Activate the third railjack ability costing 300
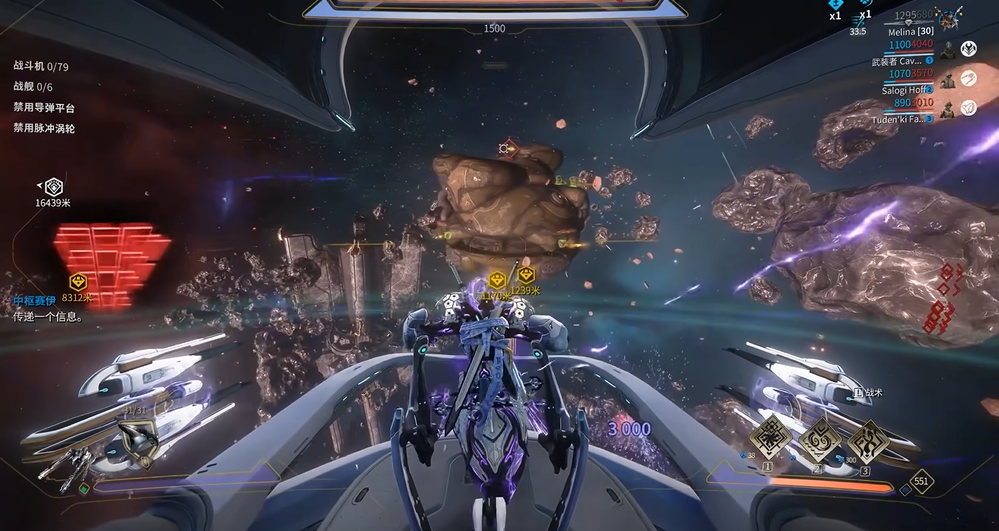 (x=866, y=437)
